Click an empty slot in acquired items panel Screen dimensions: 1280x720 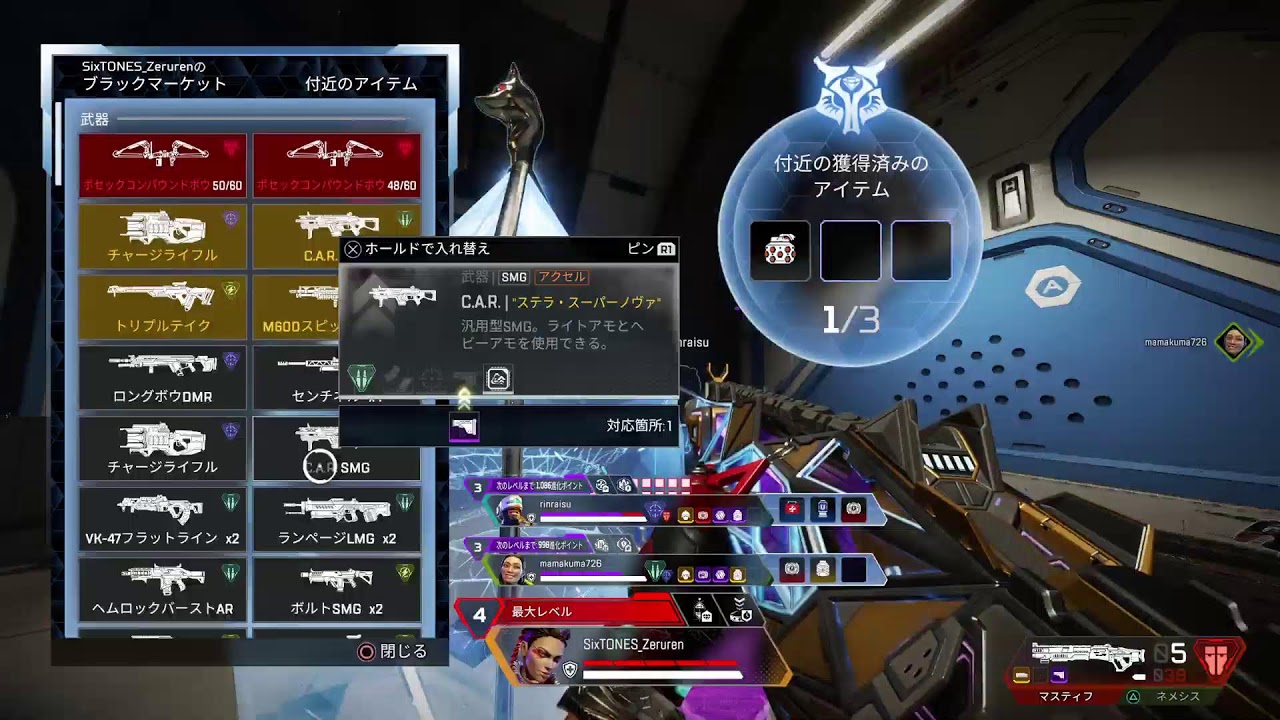(850, 251)
